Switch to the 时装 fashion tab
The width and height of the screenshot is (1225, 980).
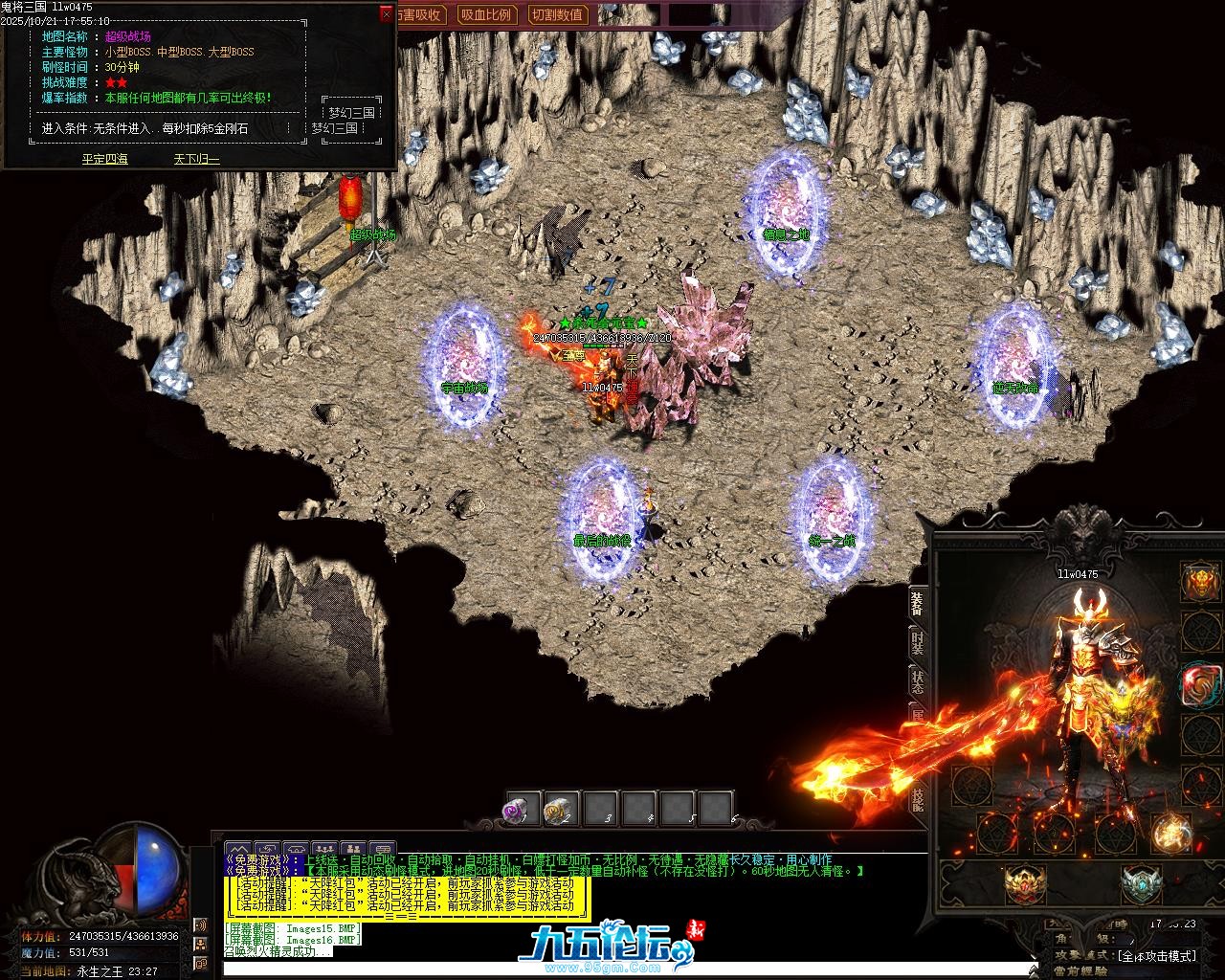[x=917, y=642]
